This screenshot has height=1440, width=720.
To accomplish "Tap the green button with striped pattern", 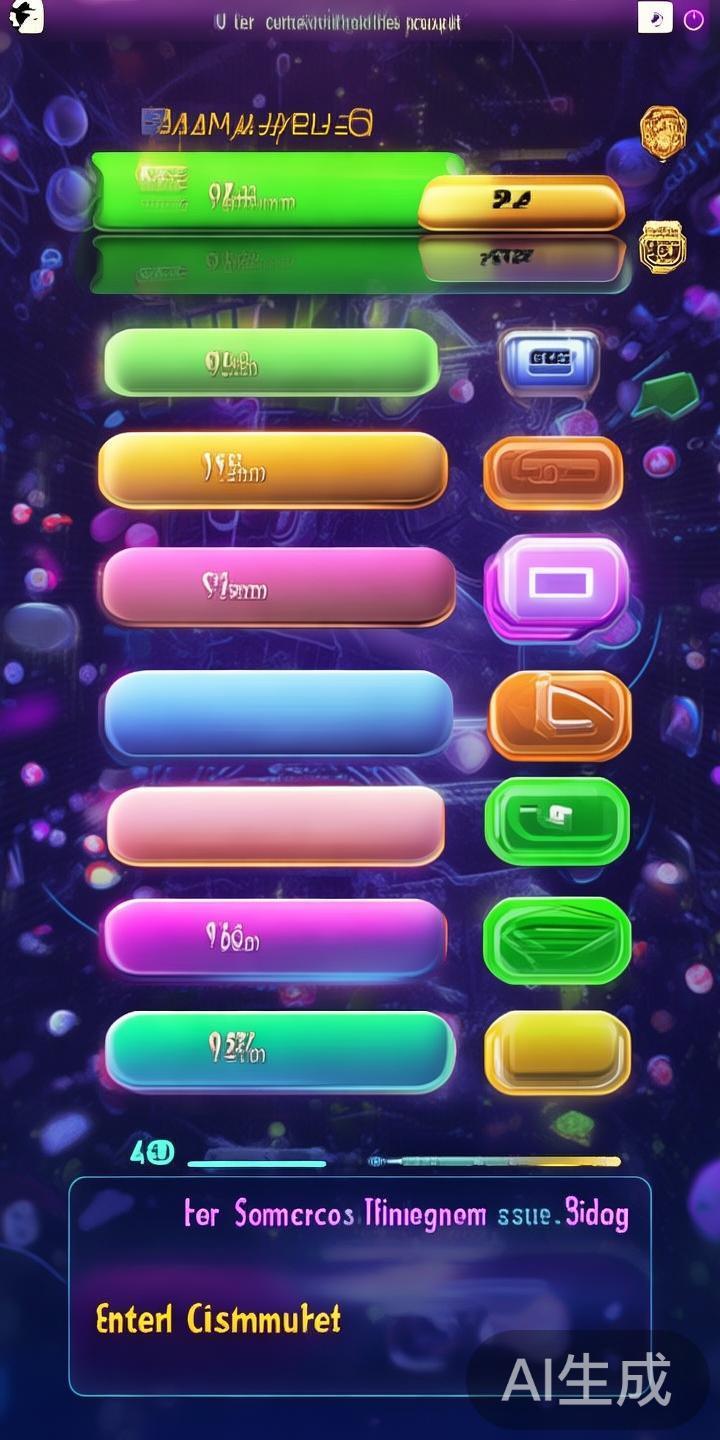I will click(x=557, y=940).
